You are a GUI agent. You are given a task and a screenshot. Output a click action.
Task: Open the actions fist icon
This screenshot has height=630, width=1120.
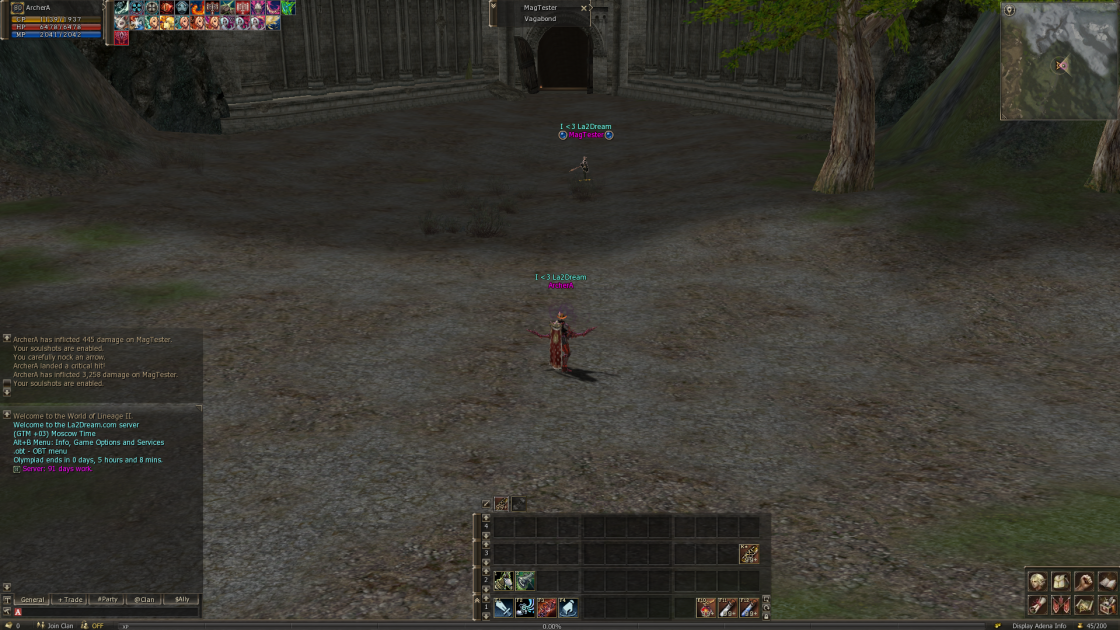[1084, 582]
